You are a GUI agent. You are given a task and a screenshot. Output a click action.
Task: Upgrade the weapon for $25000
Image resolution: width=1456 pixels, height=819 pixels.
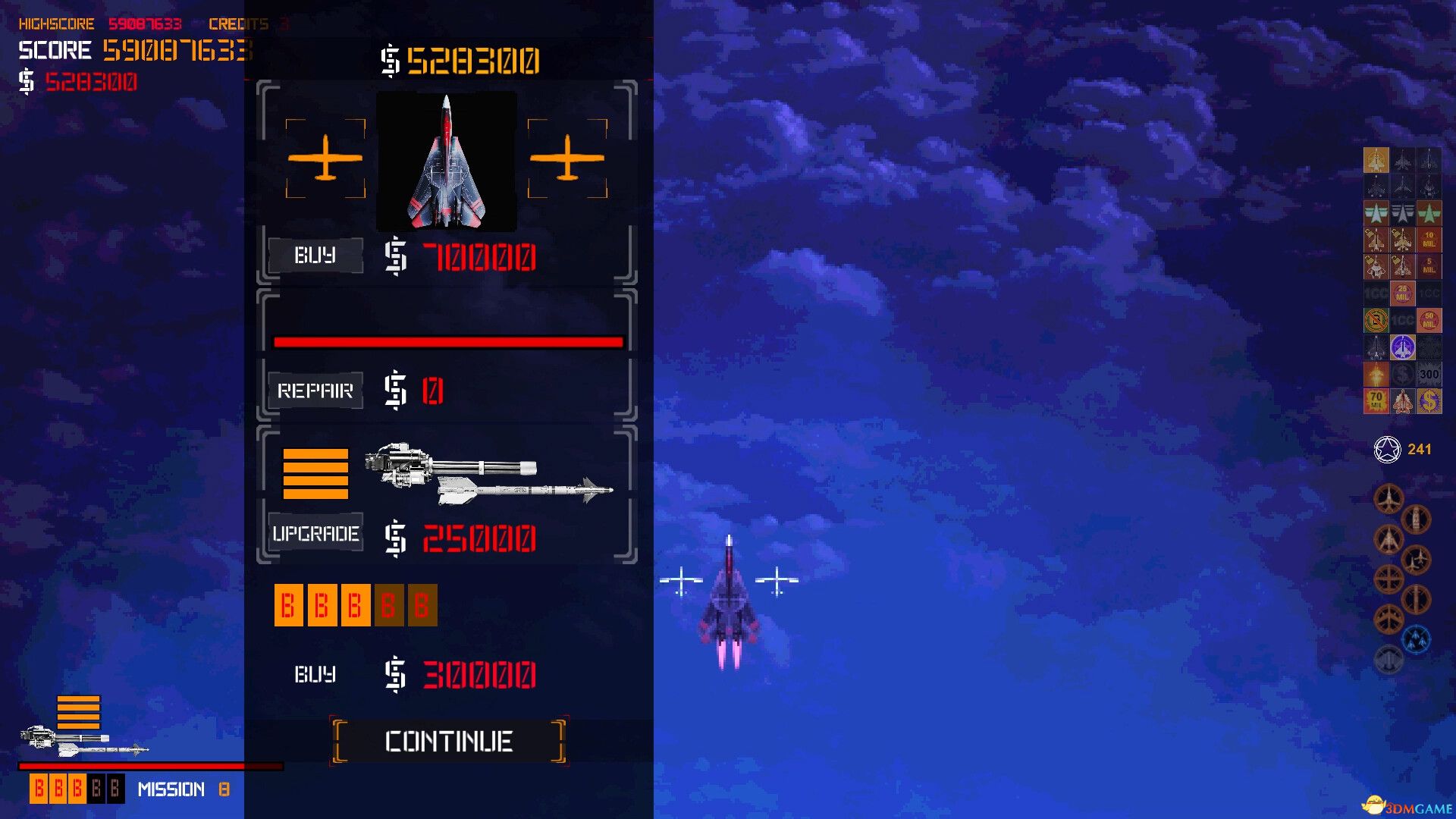(x=315, y=534)
